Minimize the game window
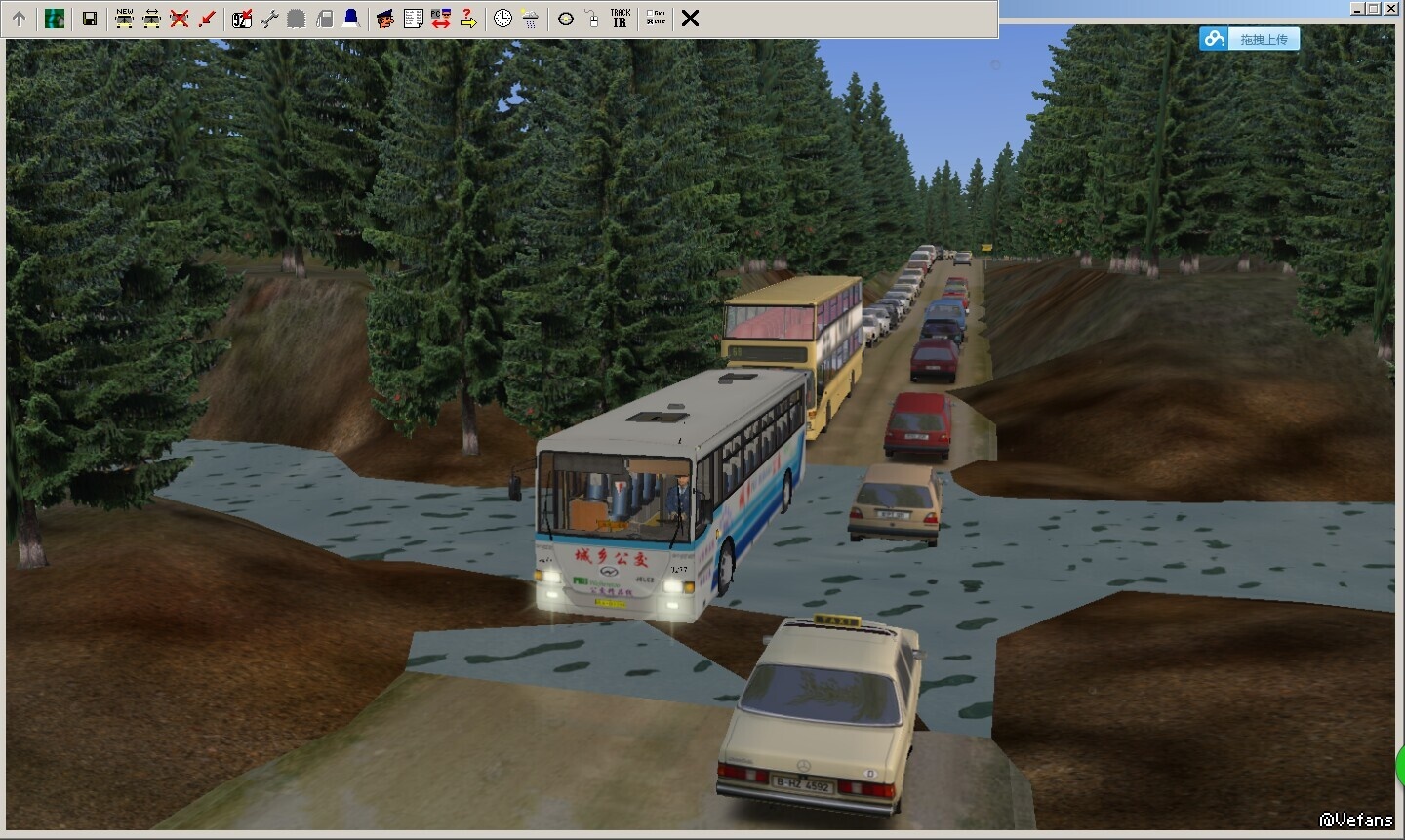 click(1357, 8)
